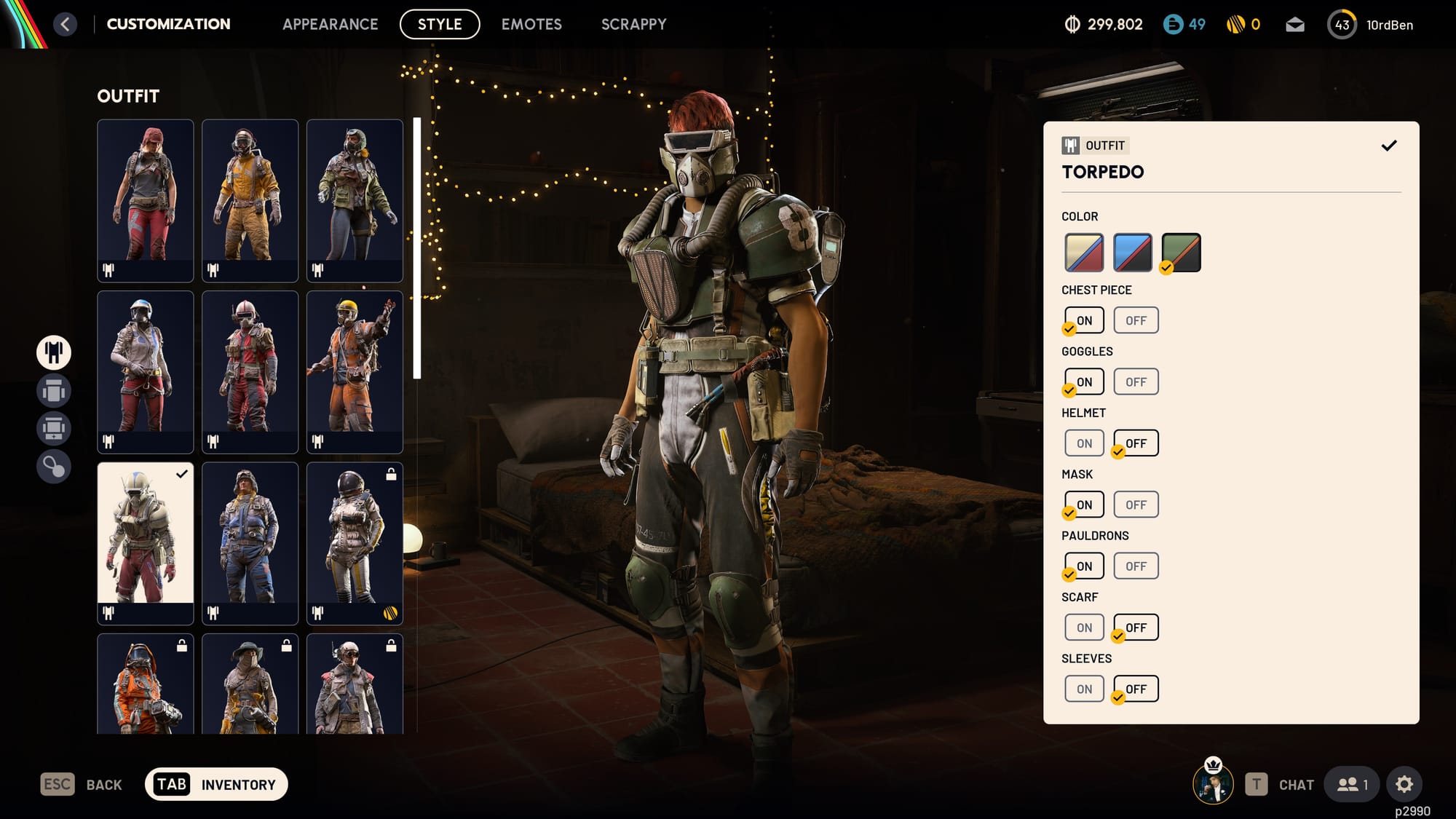The width and height of the screenshot is (1456, 819).
Task: Select the yellow jumpsuit outfit thumbnail
Action: 250,199
